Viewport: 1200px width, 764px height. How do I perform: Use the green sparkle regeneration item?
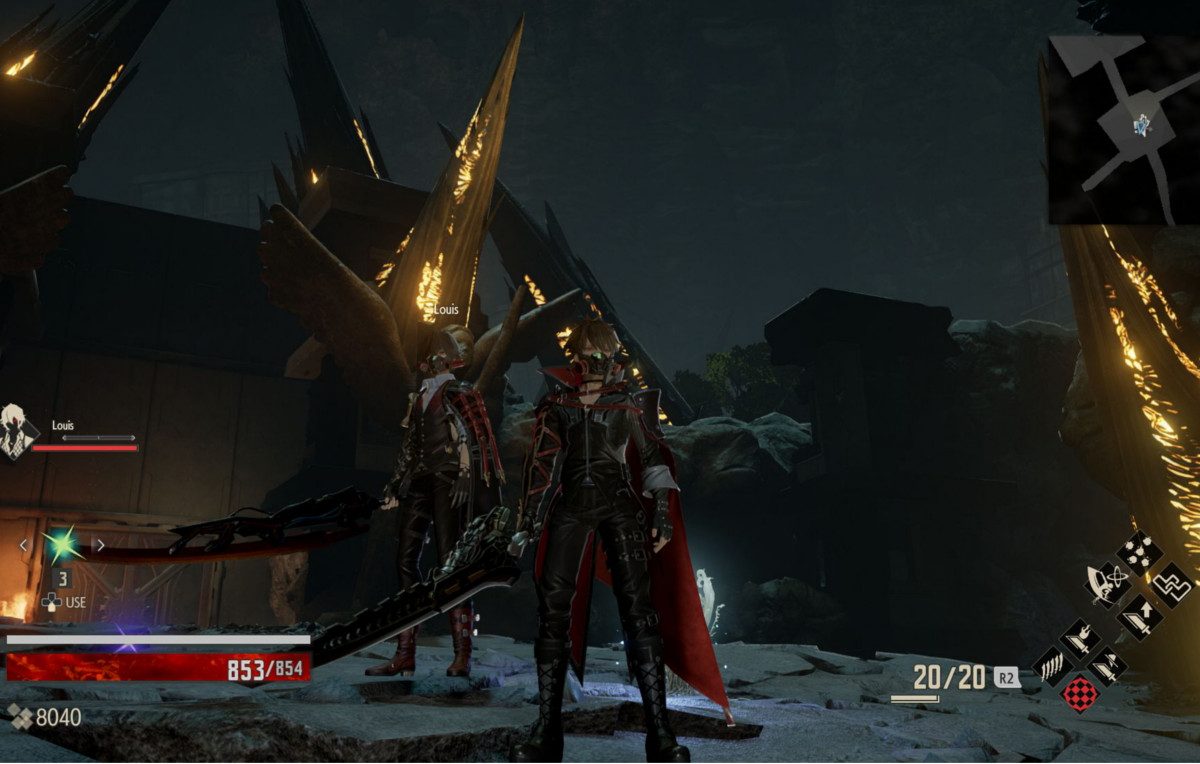(61, 546)
